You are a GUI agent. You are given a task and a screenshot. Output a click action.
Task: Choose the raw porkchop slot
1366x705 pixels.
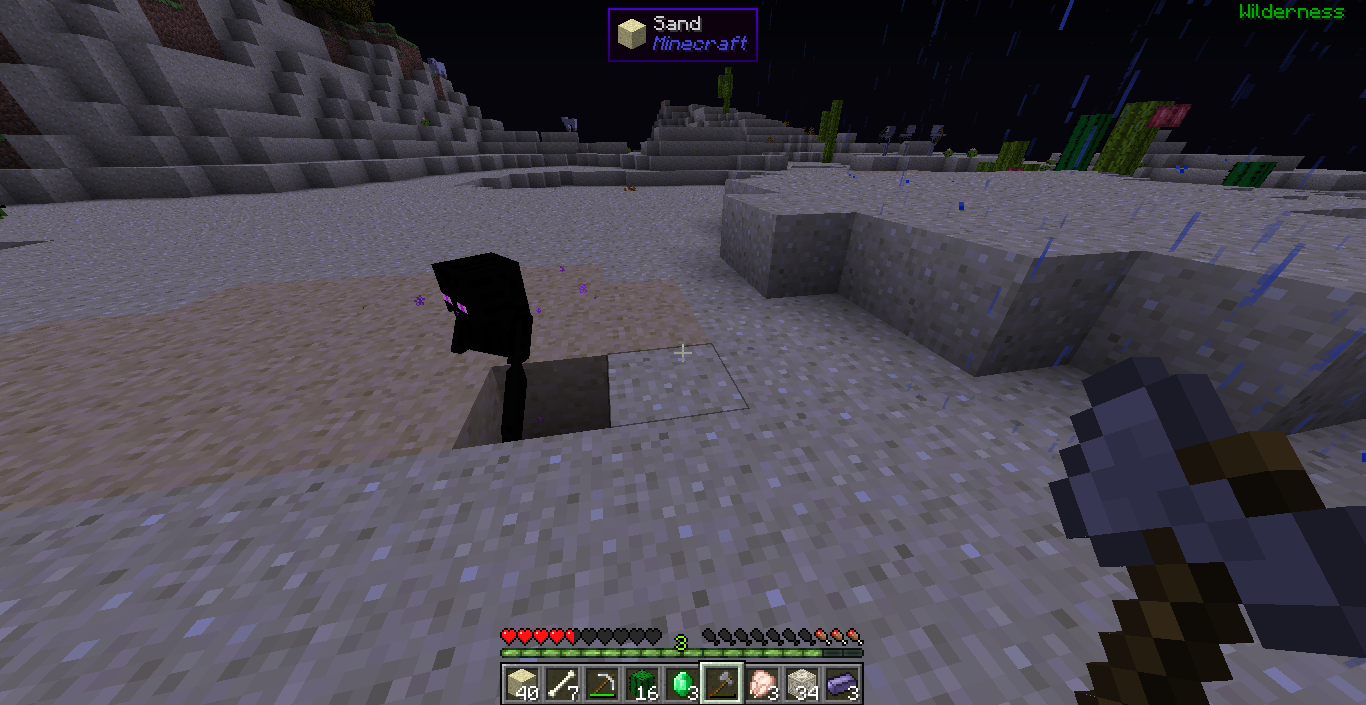tap(760, 684)
